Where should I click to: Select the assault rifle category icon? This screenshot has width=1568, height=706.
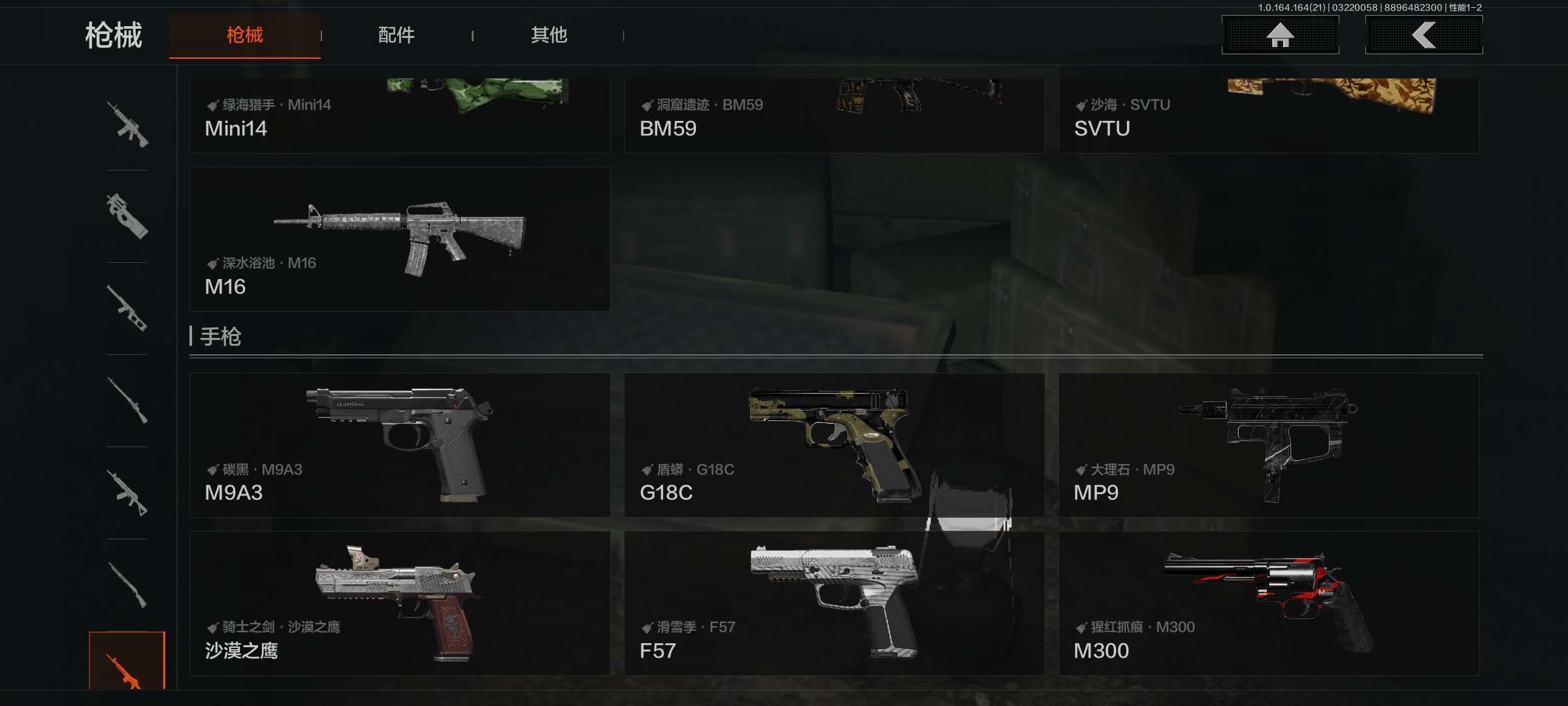(127, 124)
